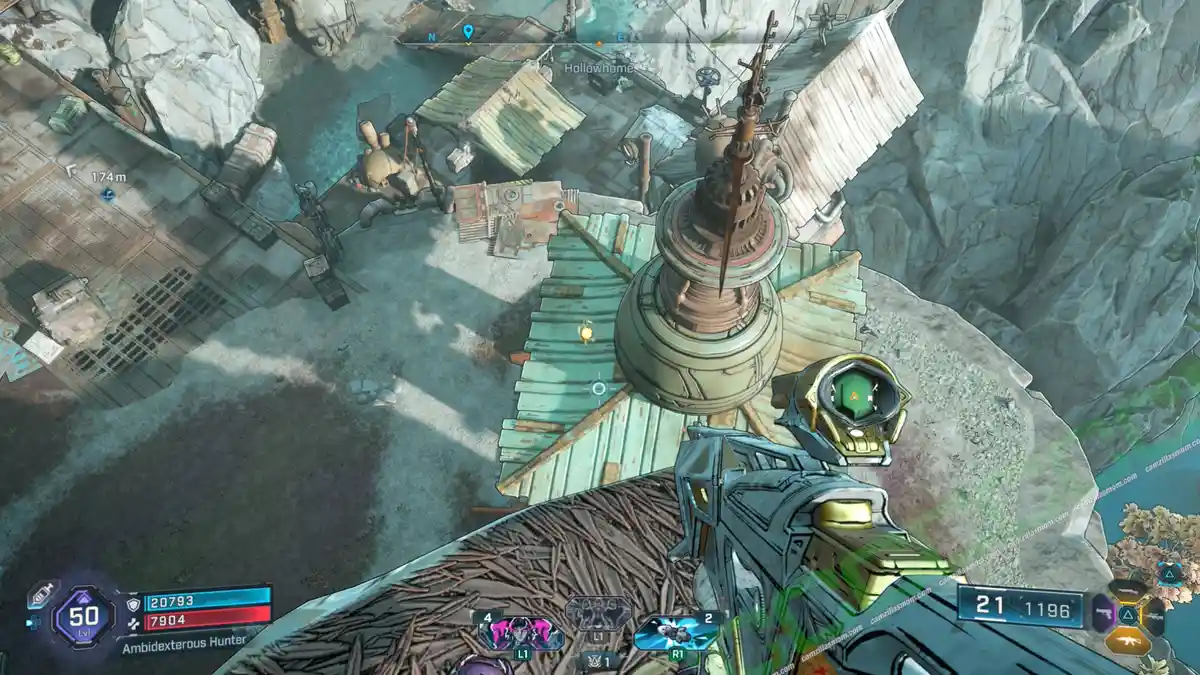Select the greyed-out center skill icon

coord(598,612)
